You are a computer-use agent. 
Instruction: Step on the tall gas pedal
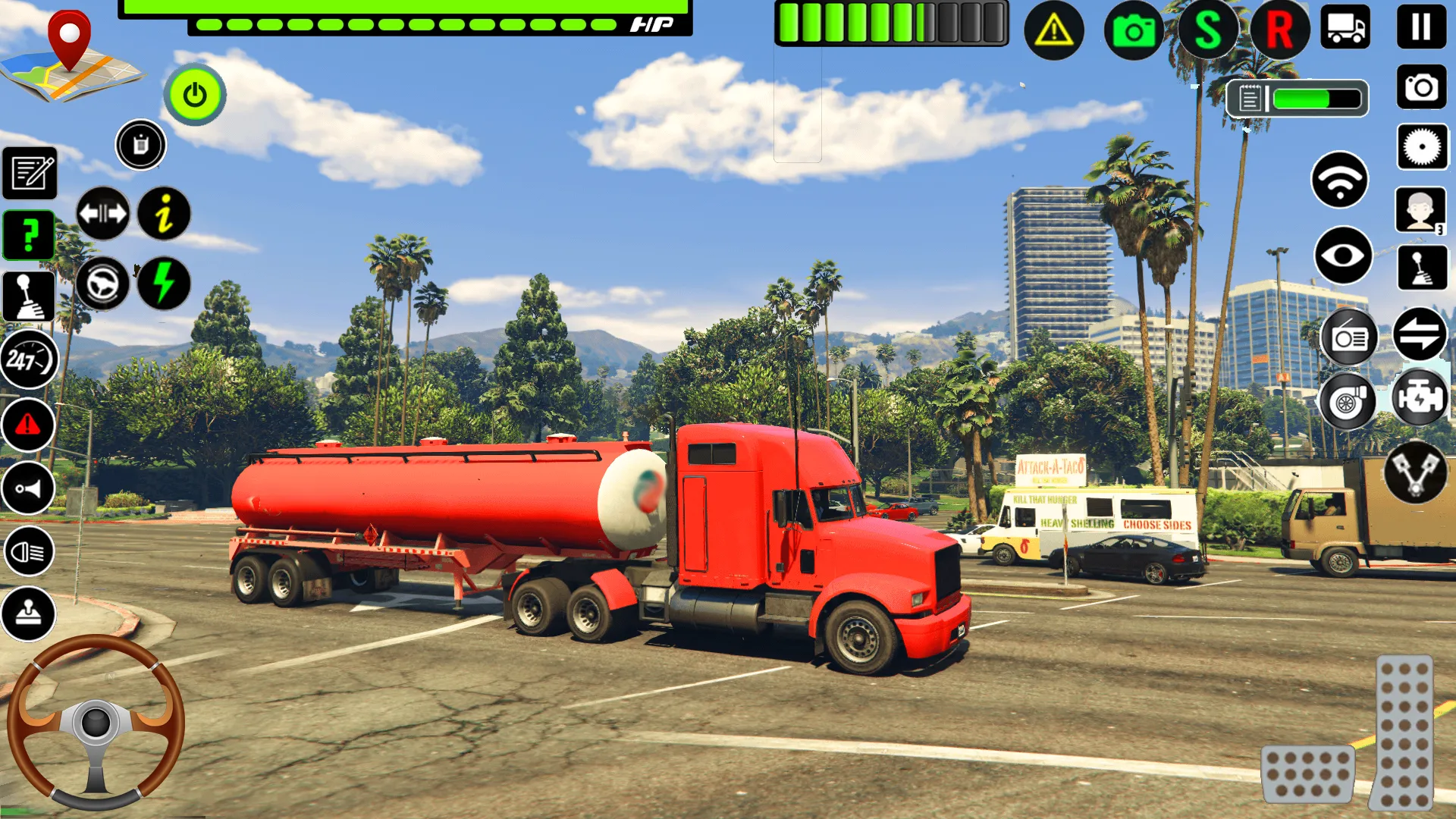tap(1404, 732)
